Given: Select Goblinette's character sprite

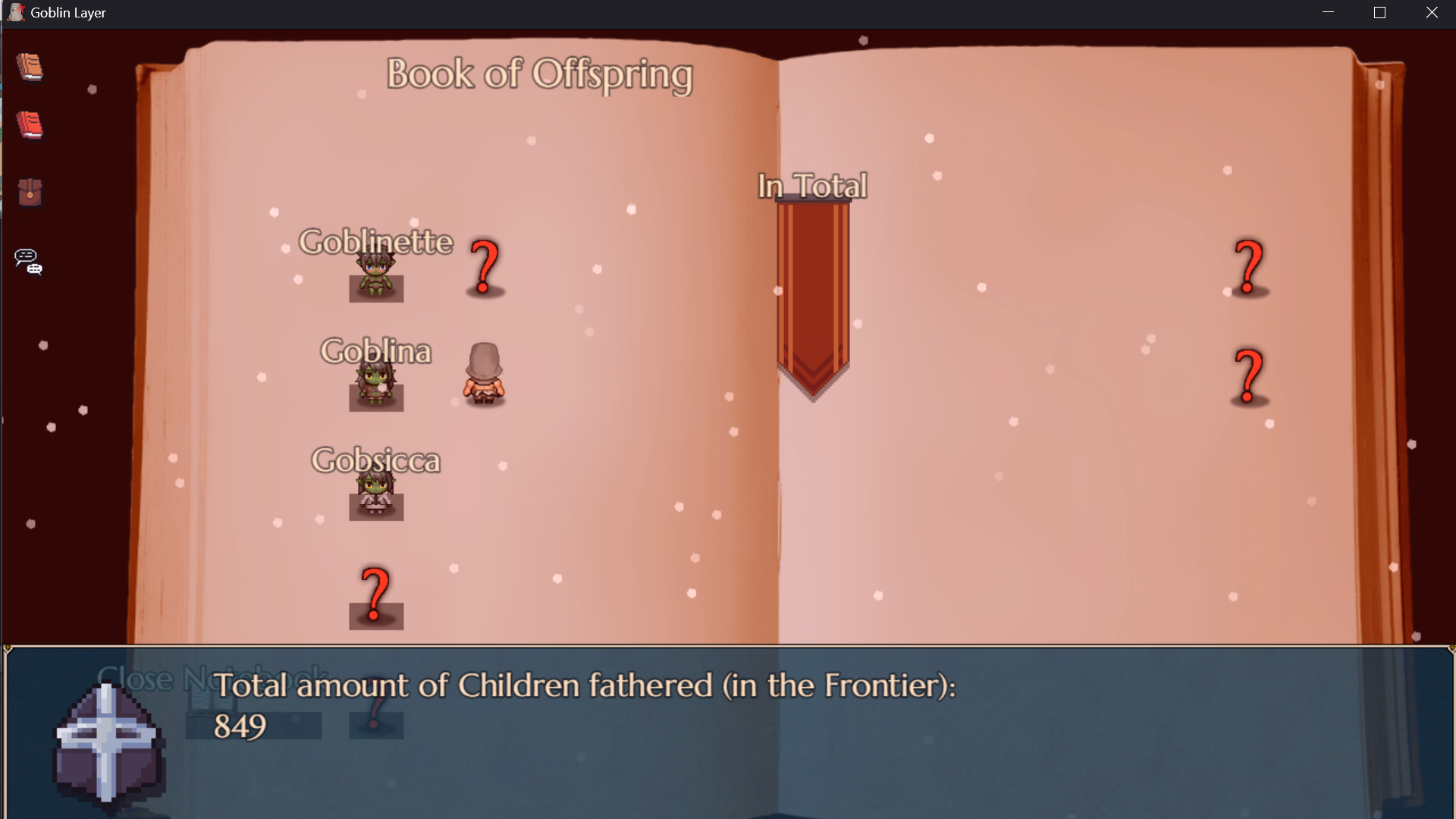Looking at the screenshot, I should coord(375,277).
